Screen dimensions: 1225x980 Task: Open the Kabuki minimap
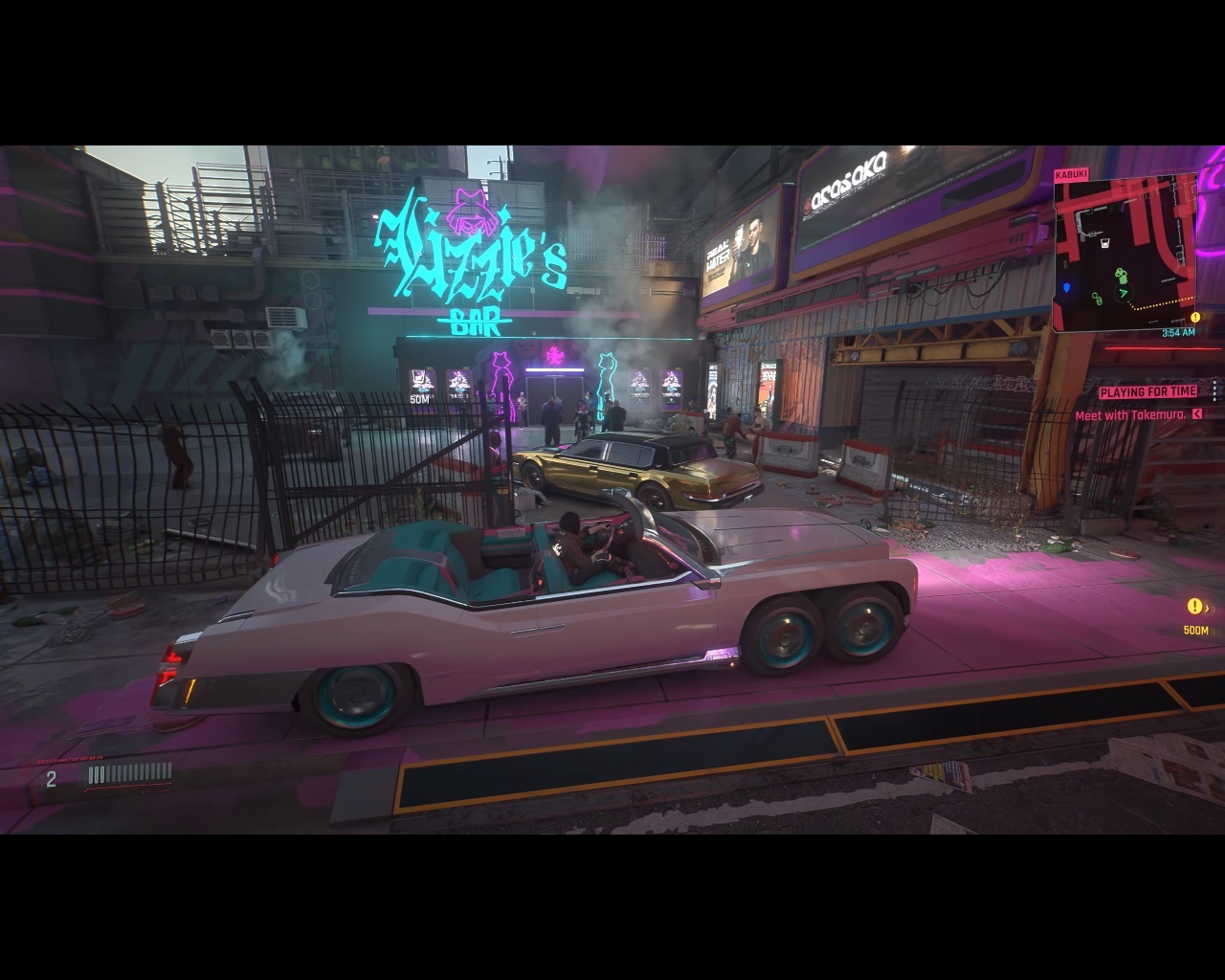click(x=1125, y=254)
